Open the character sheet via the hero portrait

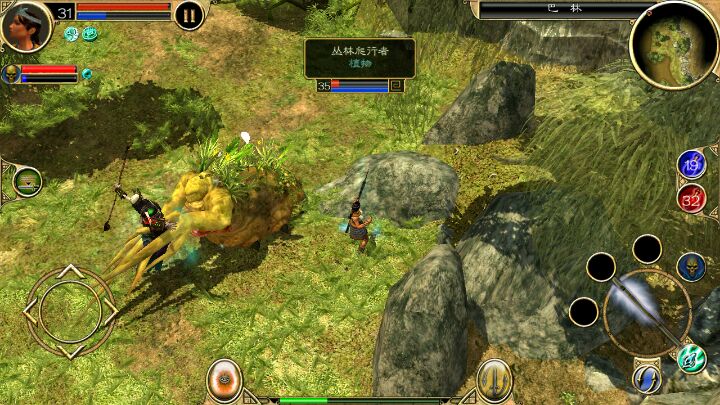point(26,24)
